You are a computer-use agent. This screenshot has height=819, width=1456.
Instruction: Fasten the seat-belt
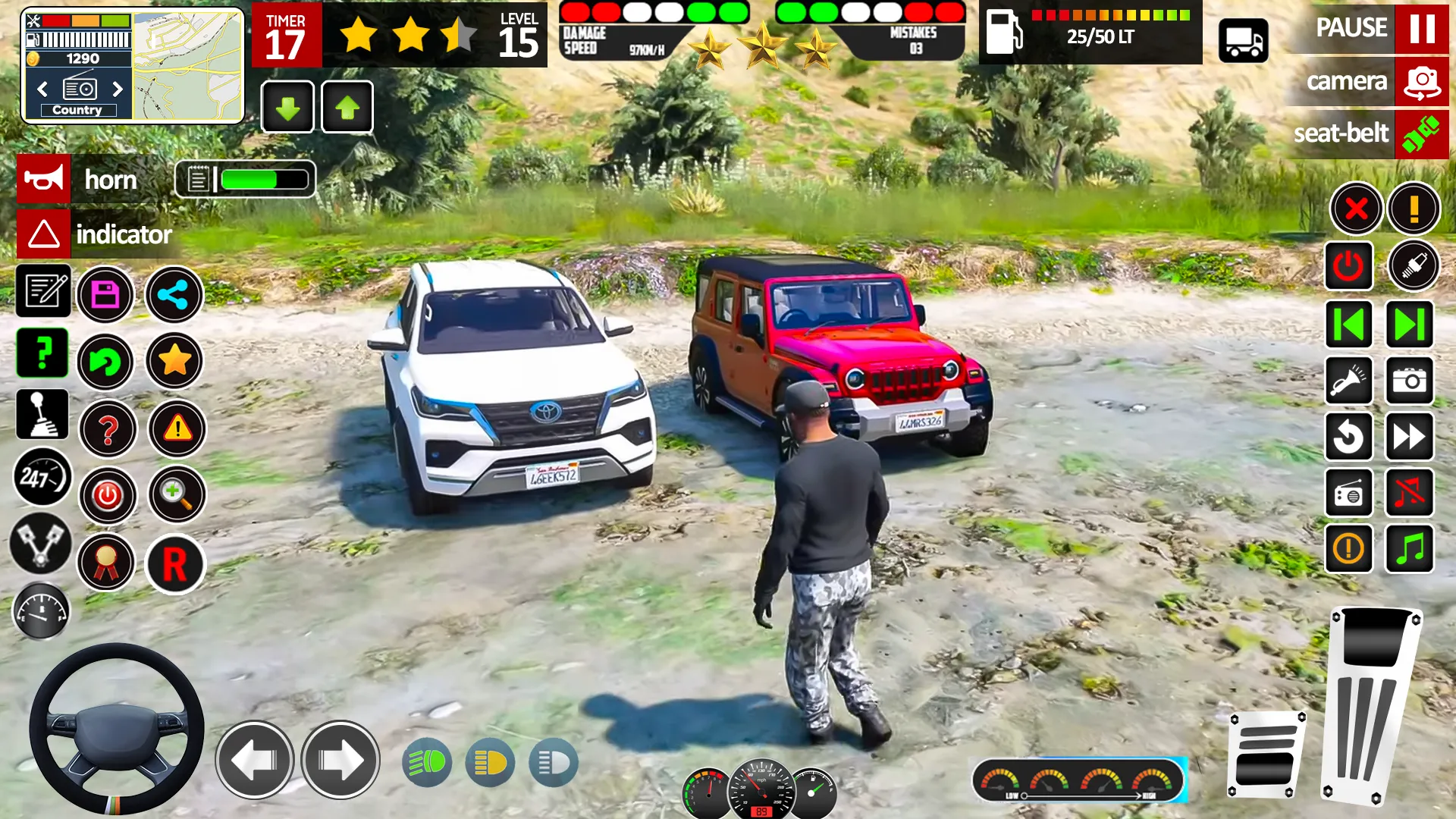(1421, 134)
